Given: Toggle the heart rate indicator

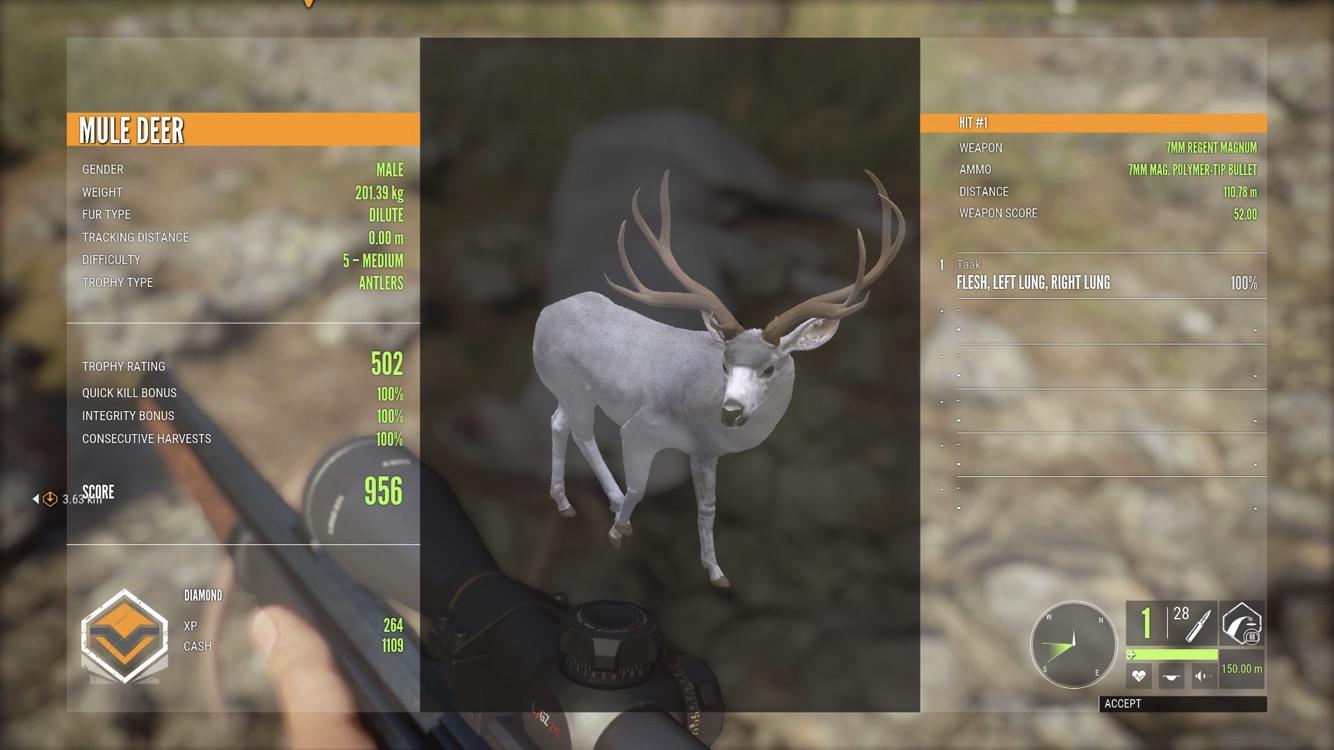Looking at the screenshot, I should [x=1138, y=675].
